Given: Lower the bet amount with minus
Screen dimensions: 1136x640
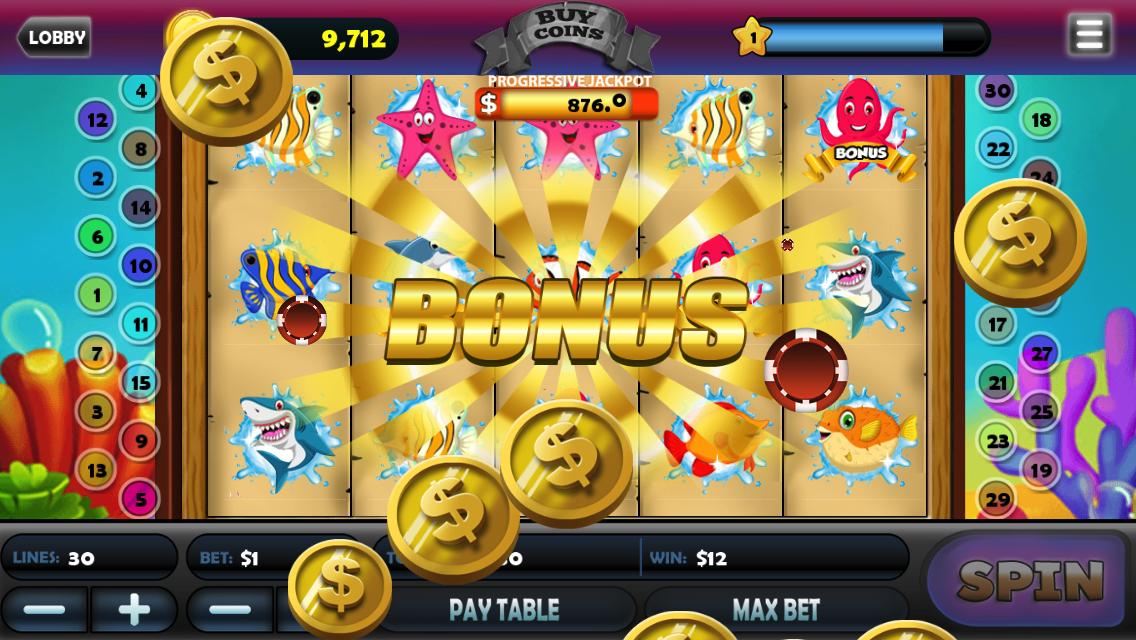Looking at the screenshot, I should coord(230,609).
